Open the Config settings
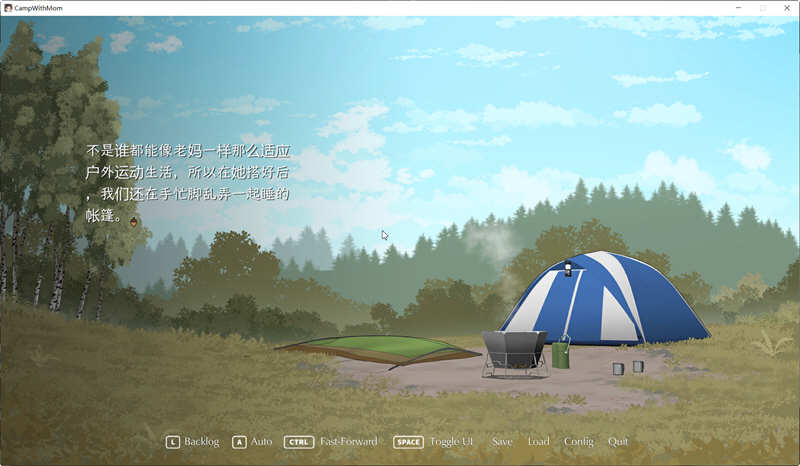800x466 pixels. pos(578,441)
